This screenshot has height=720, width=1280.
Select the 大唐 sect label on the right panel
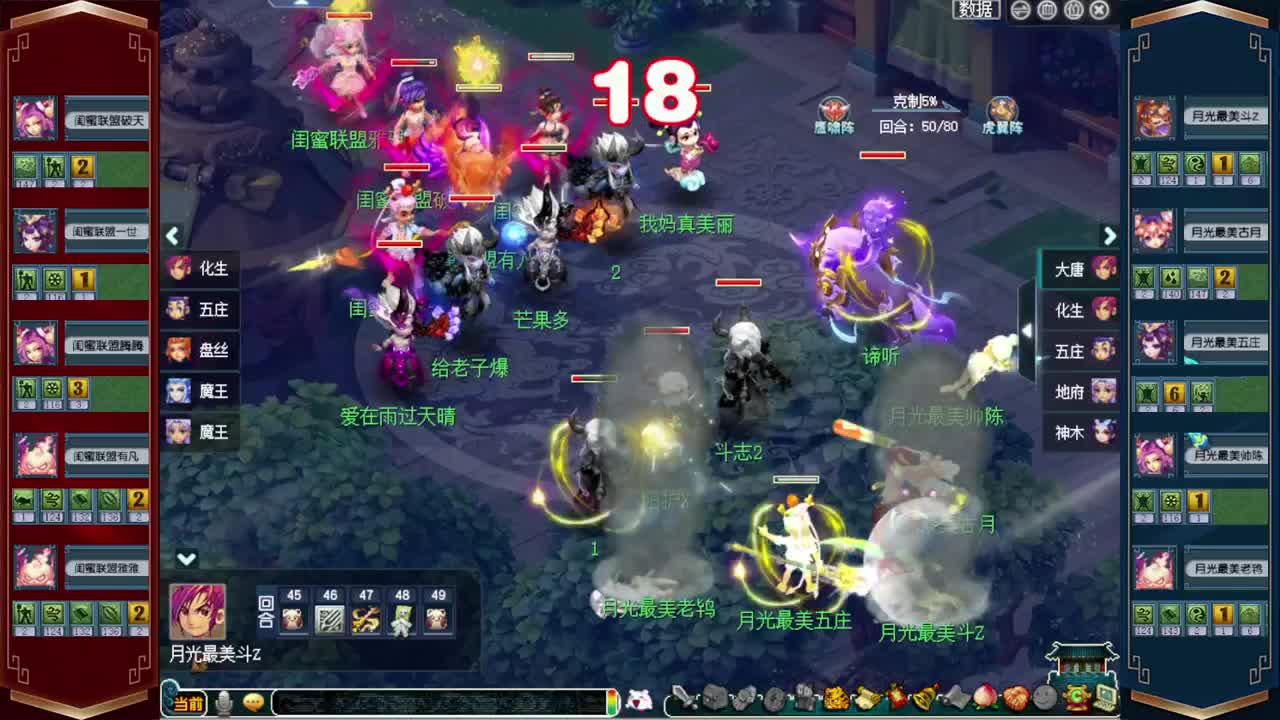pyautogui.click(x=1072, y=270)
